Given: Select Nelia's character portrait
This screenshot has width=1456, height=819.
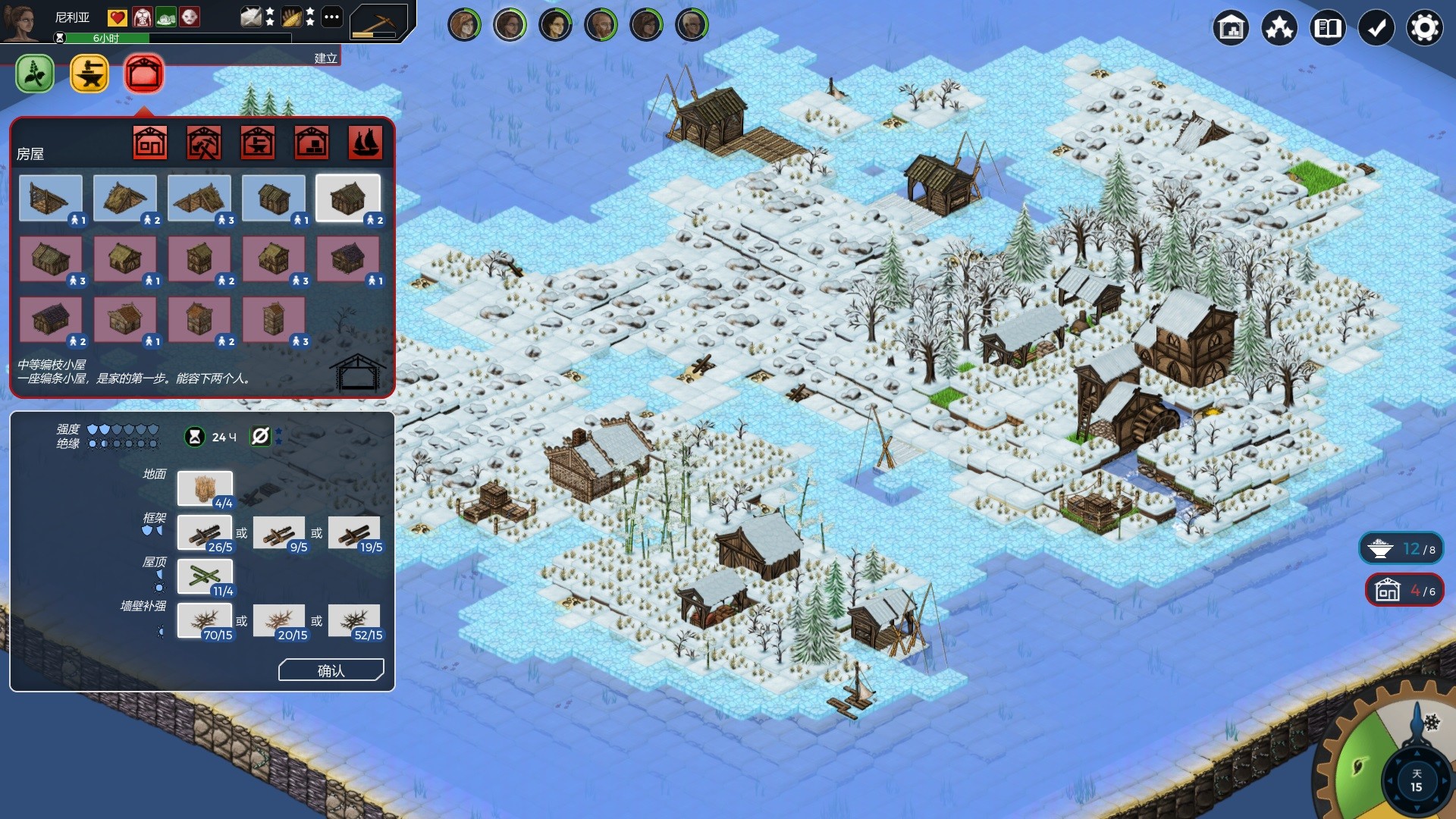Looking at the screenshot, I should click(21, 21).
